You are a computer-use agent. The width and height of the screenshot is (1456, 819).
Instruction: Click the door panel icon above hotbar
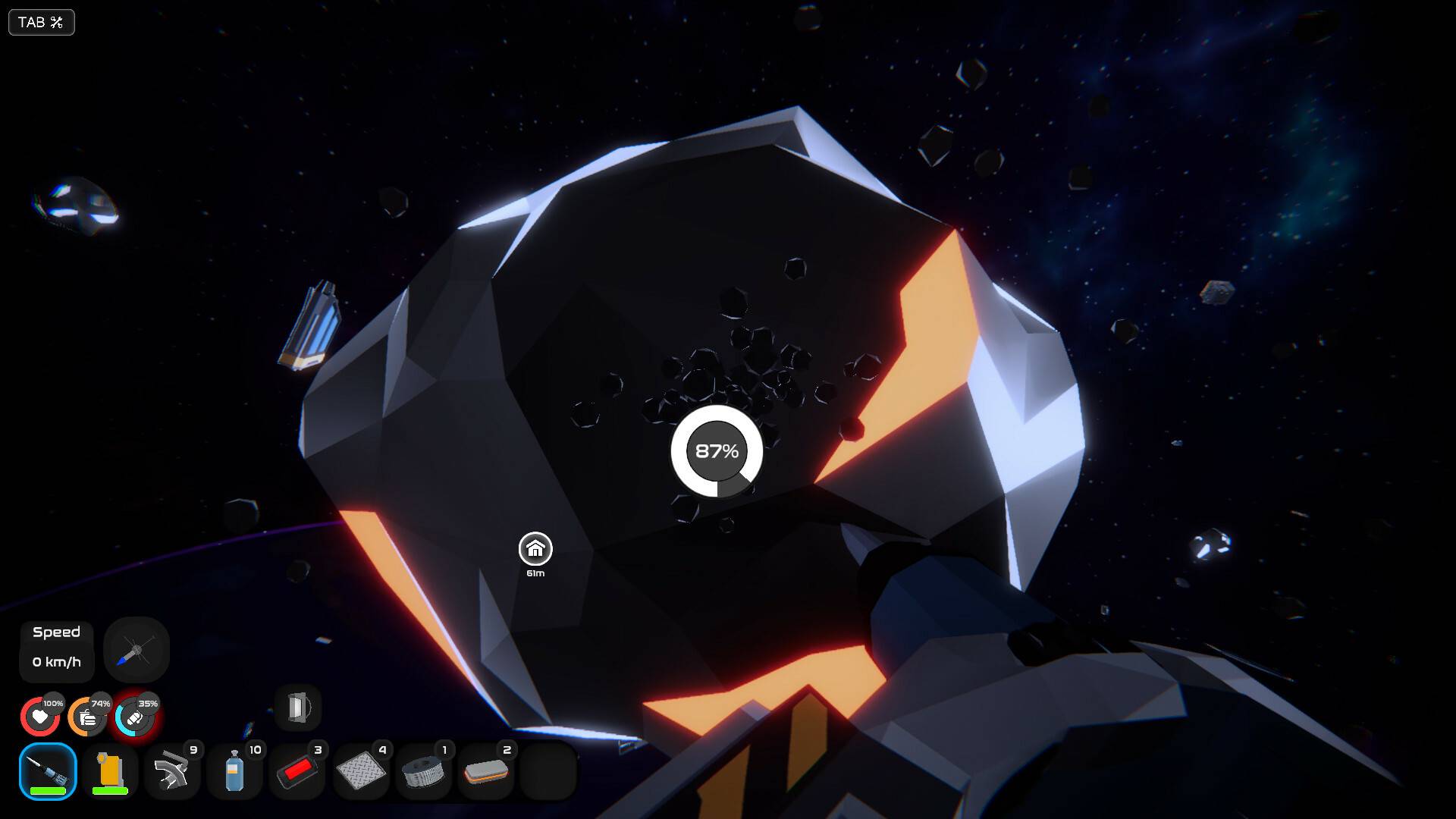[298, 708]
